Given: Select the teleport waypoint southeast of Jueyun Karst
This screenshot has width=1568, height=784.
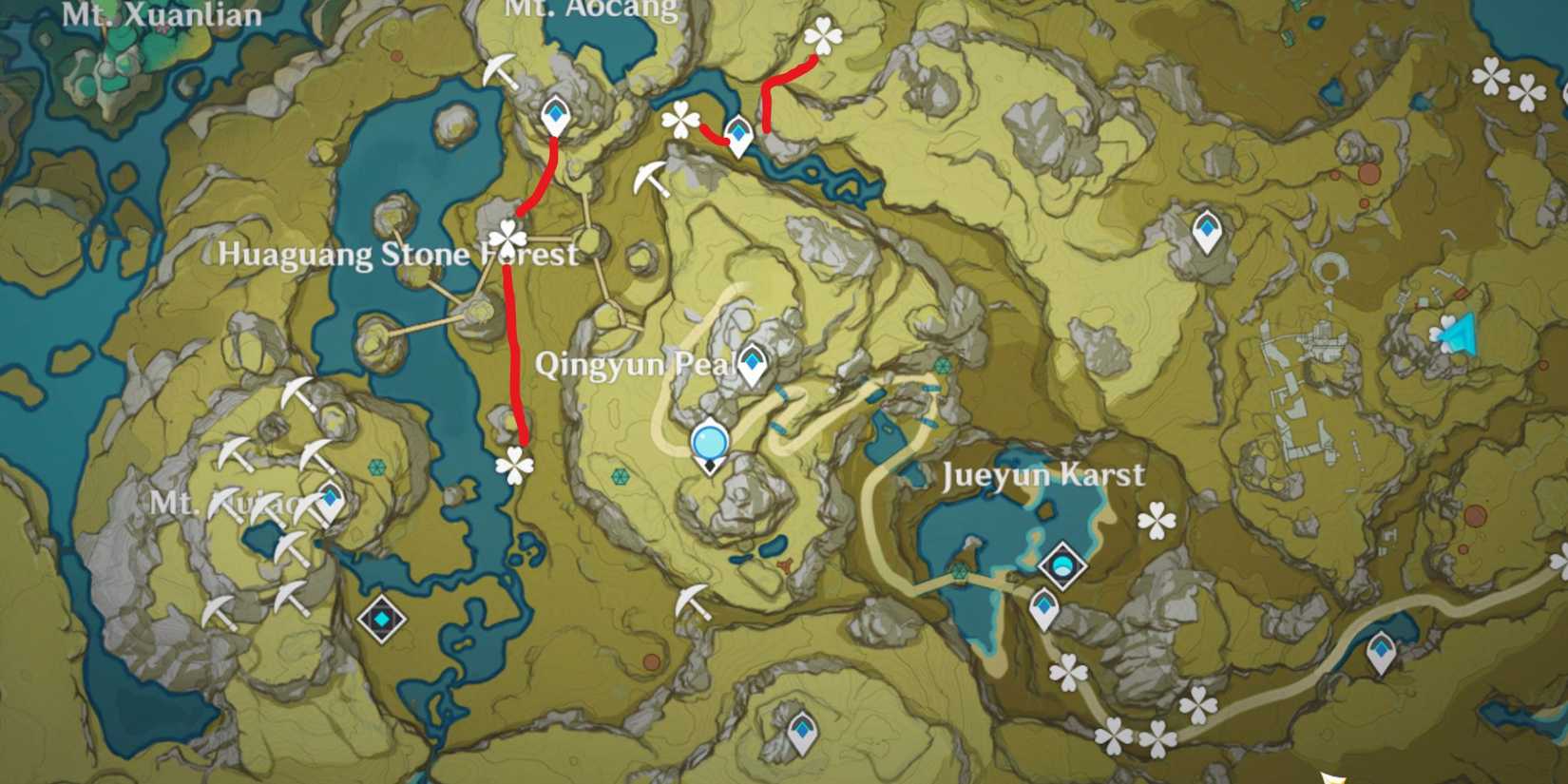Looking at the screenshot, I should [x=1380, y=650].
